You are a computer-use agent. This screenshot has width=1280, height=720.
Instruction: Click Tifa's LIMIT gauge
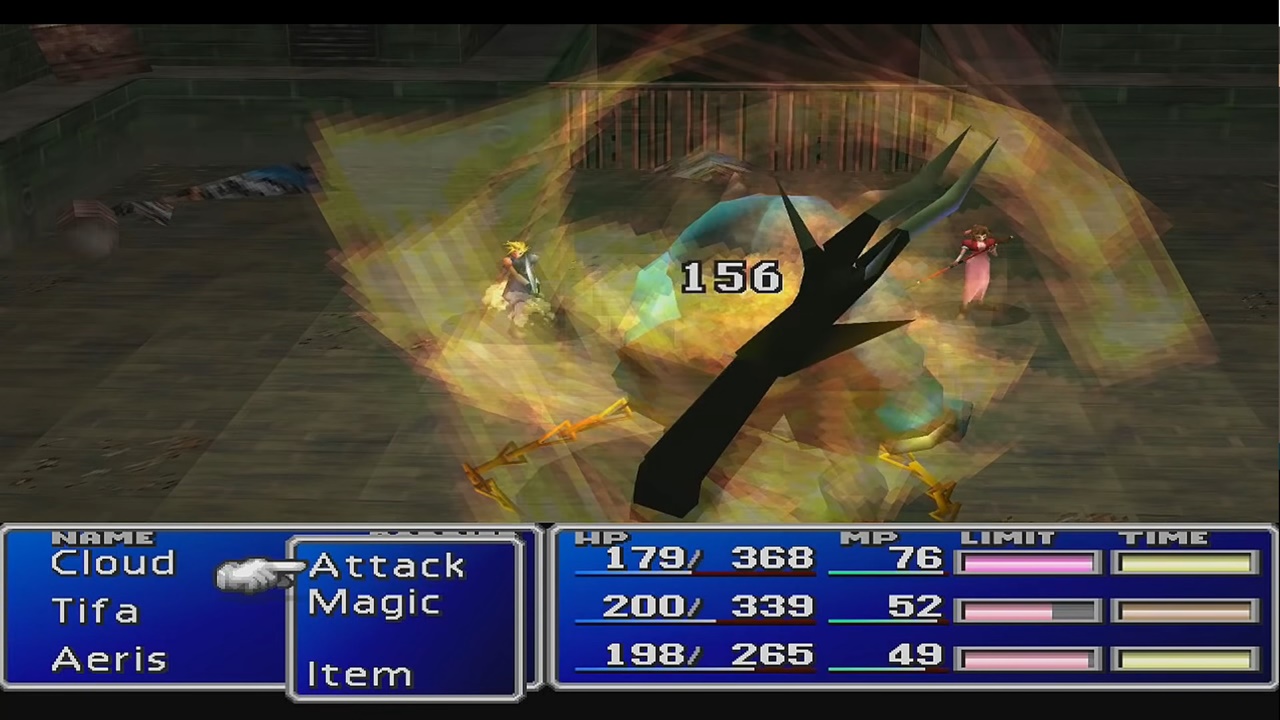pos(1028,608)
